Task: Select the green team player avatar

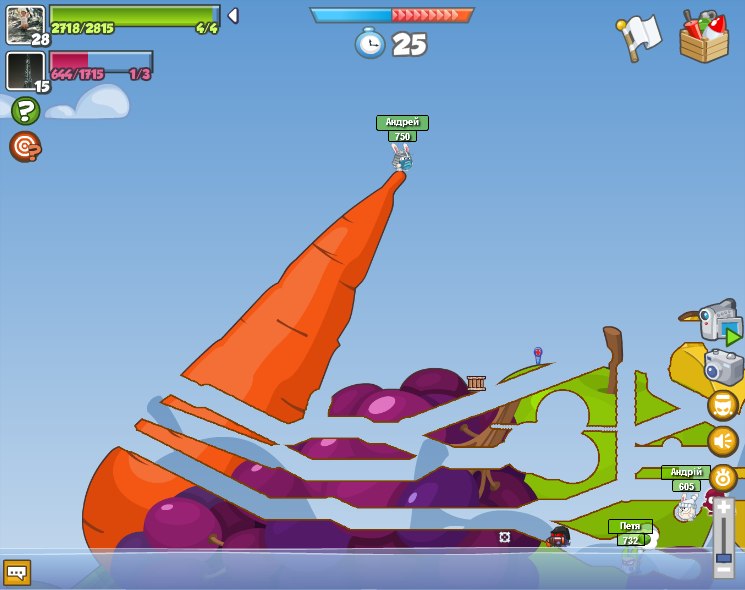Action: tap(25, 24)
